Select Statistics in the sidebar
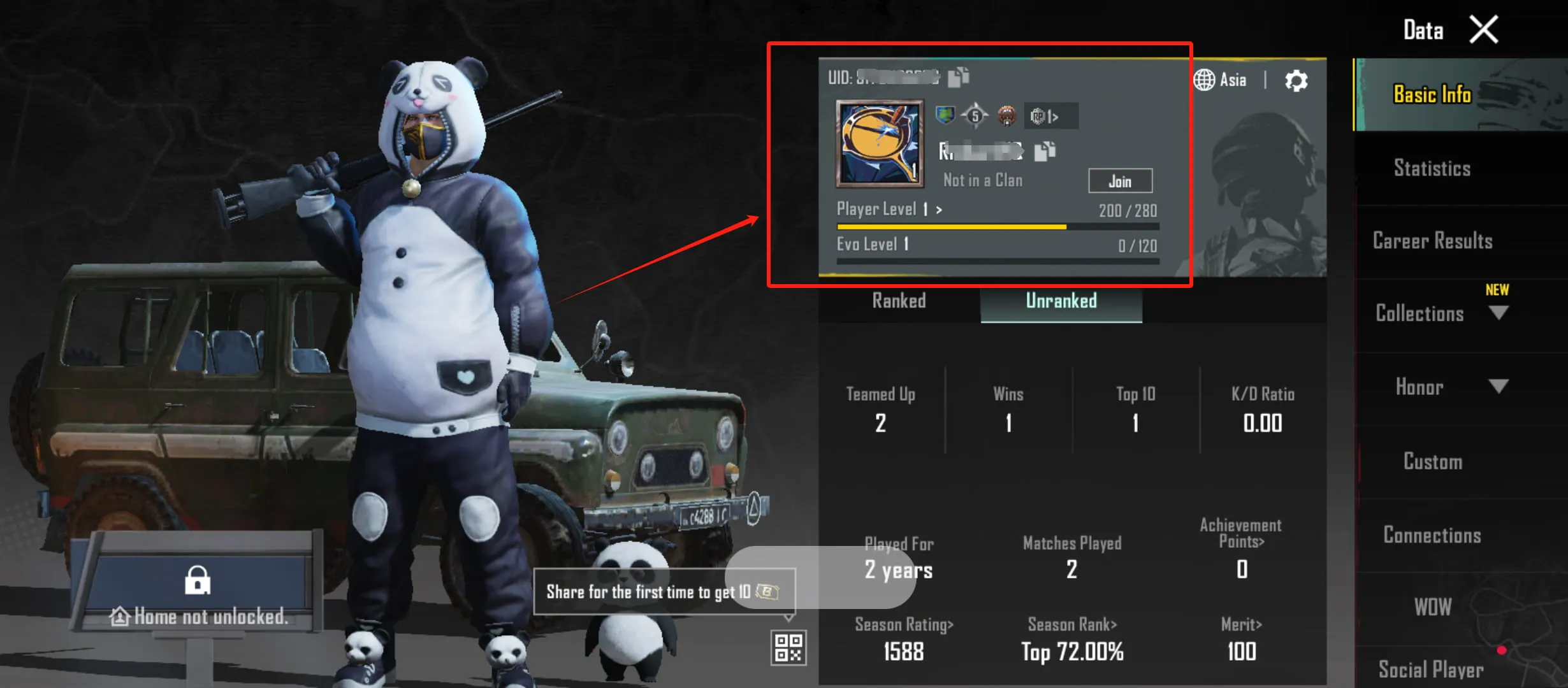This screenshot has height=688, width=1568. tap(1432, 168)
